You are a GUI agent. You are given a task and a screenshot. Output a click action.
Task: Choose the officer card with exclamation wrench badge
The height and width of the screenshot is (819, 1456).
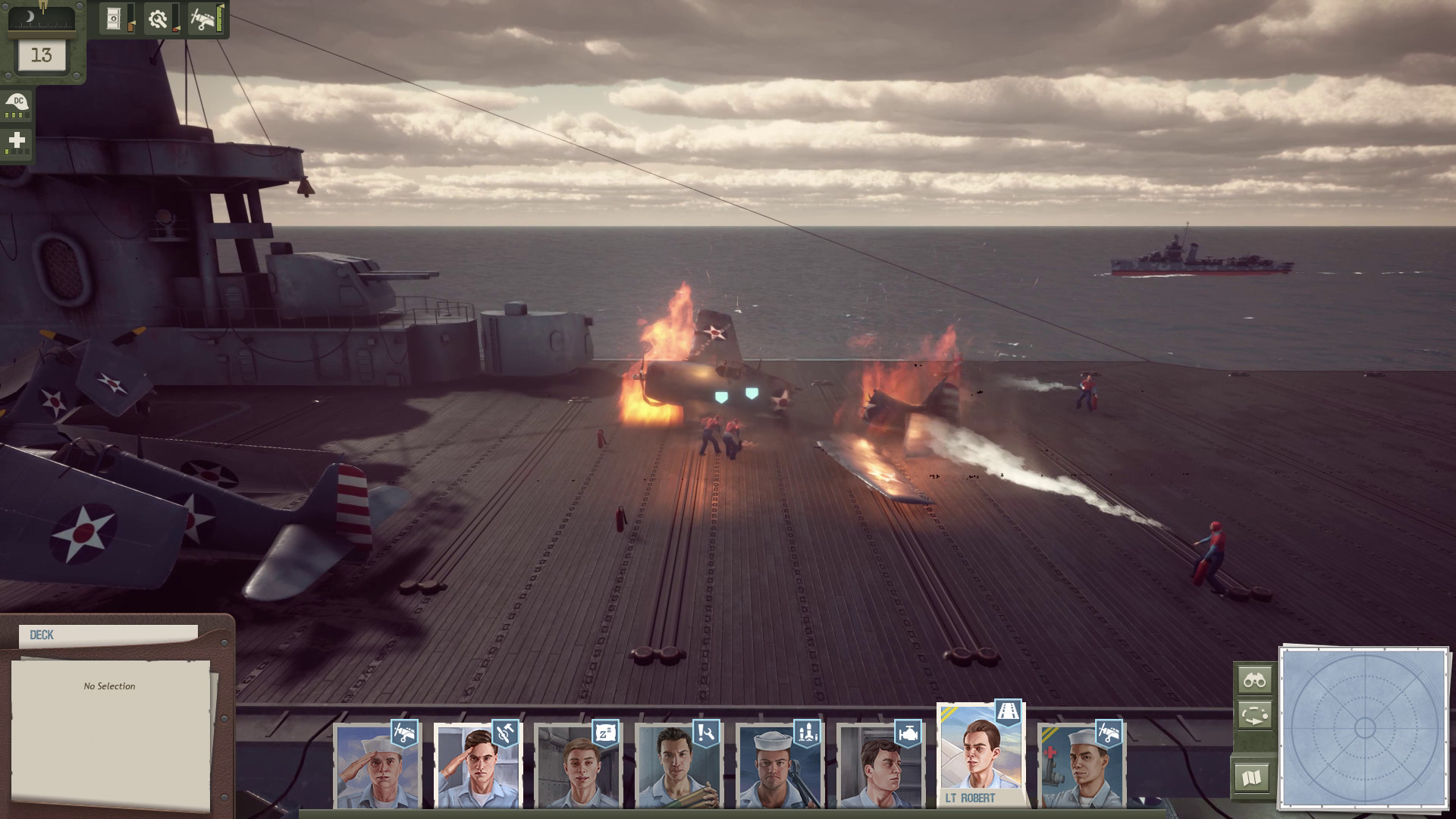(x=679, y=766)
